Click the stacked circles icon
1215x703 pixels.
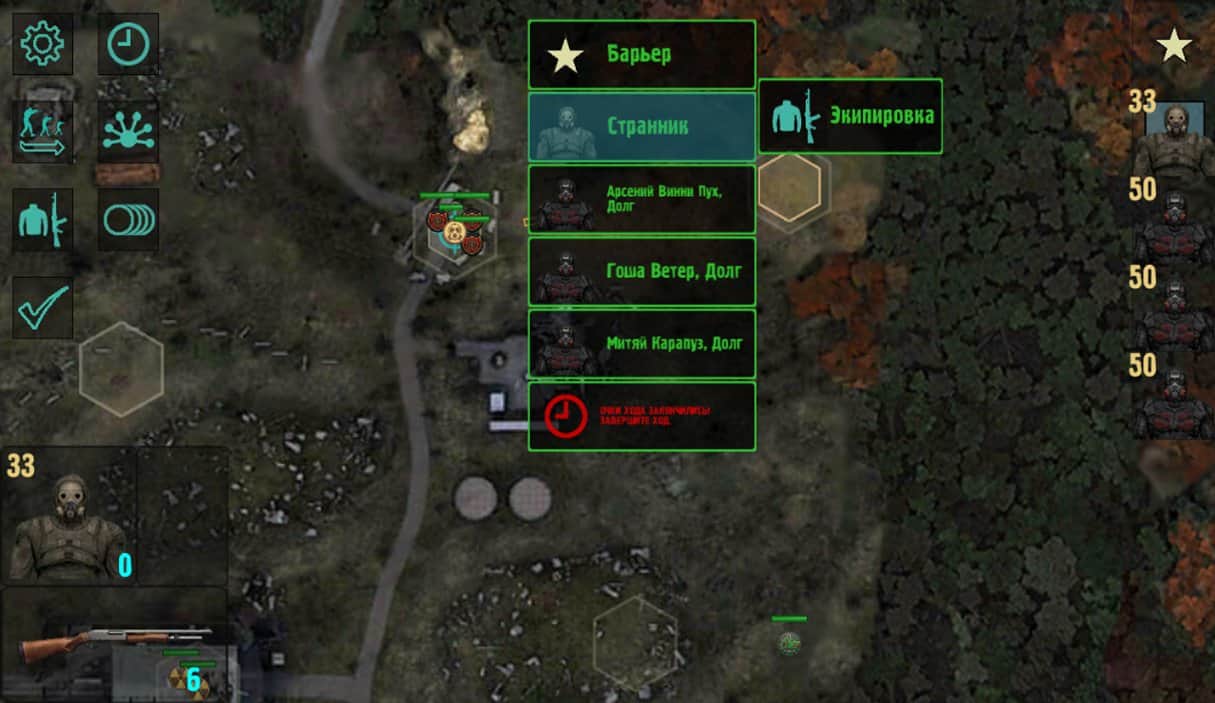[128, 220]
